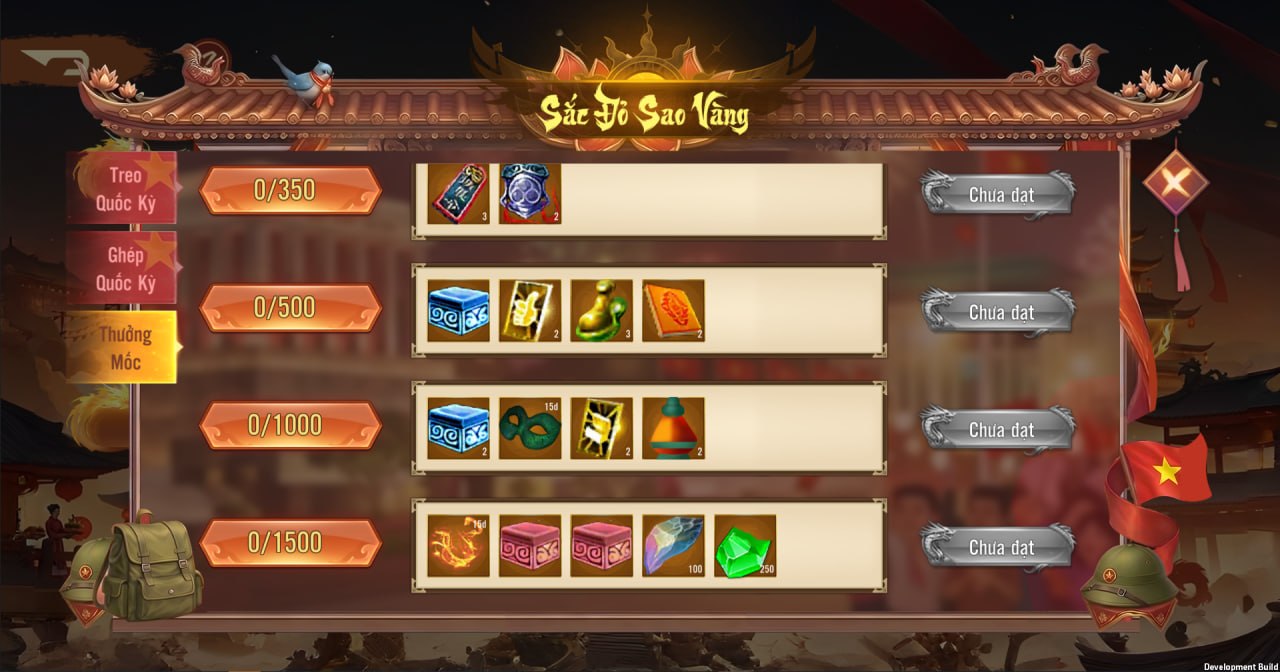Open the Ghép Quốc Kỳ tab
The width and height of the screenshot is (1280, 672).
(122, 268)
